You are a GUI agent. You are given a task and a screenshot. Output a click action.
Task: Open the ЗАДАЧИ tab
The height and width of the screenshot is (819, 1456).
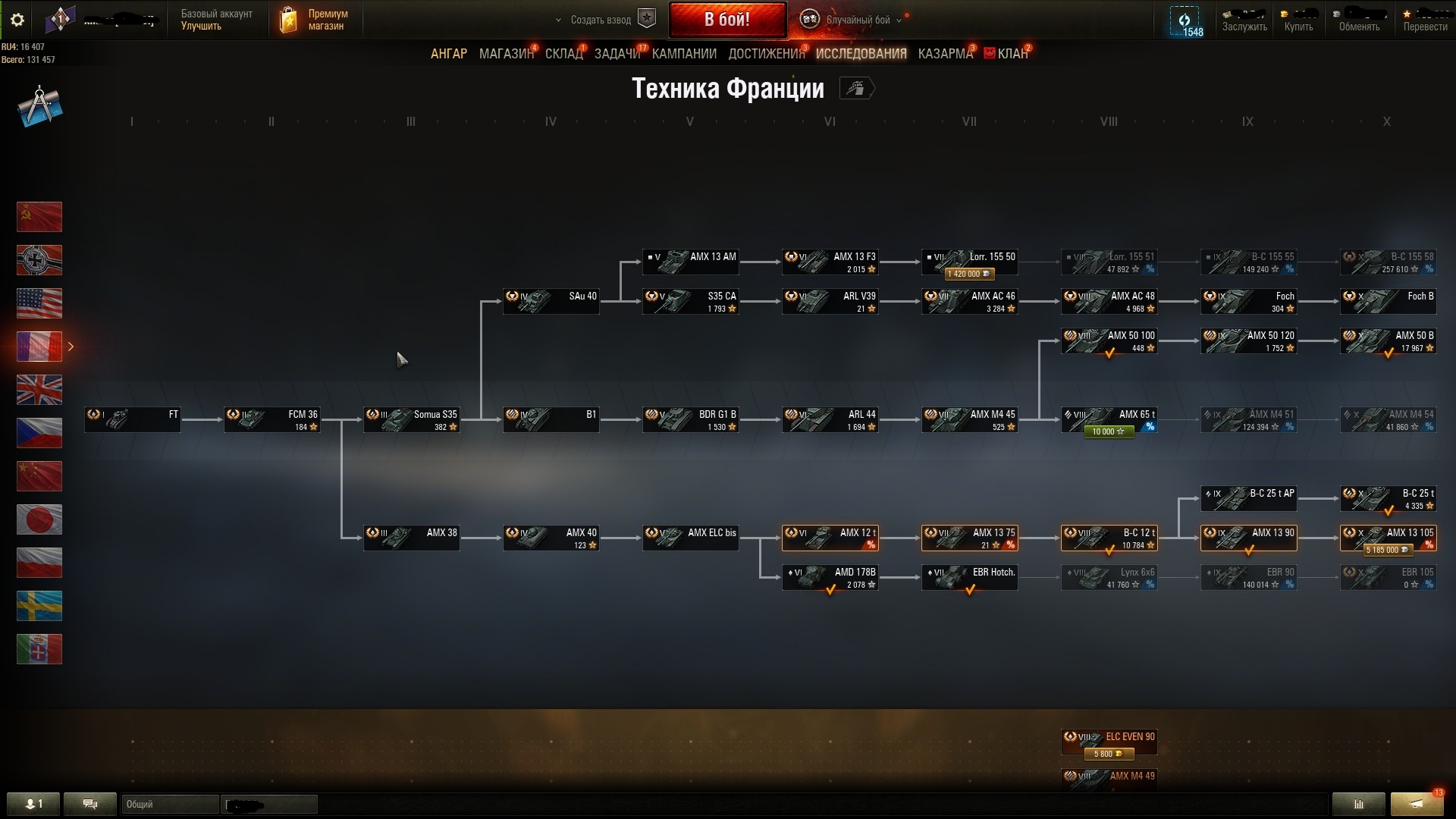pos(617,54)
